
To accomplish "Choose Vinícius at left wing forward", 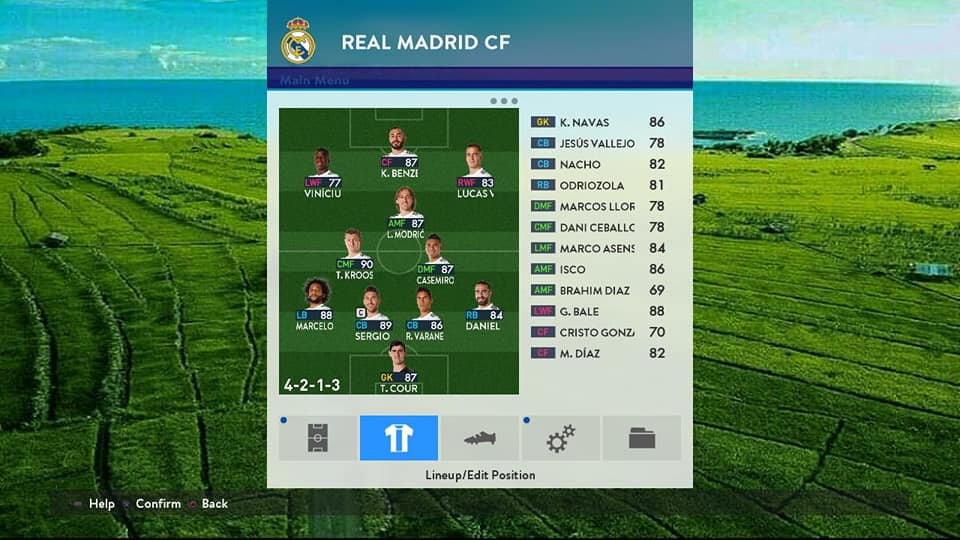I will [322, 173].
